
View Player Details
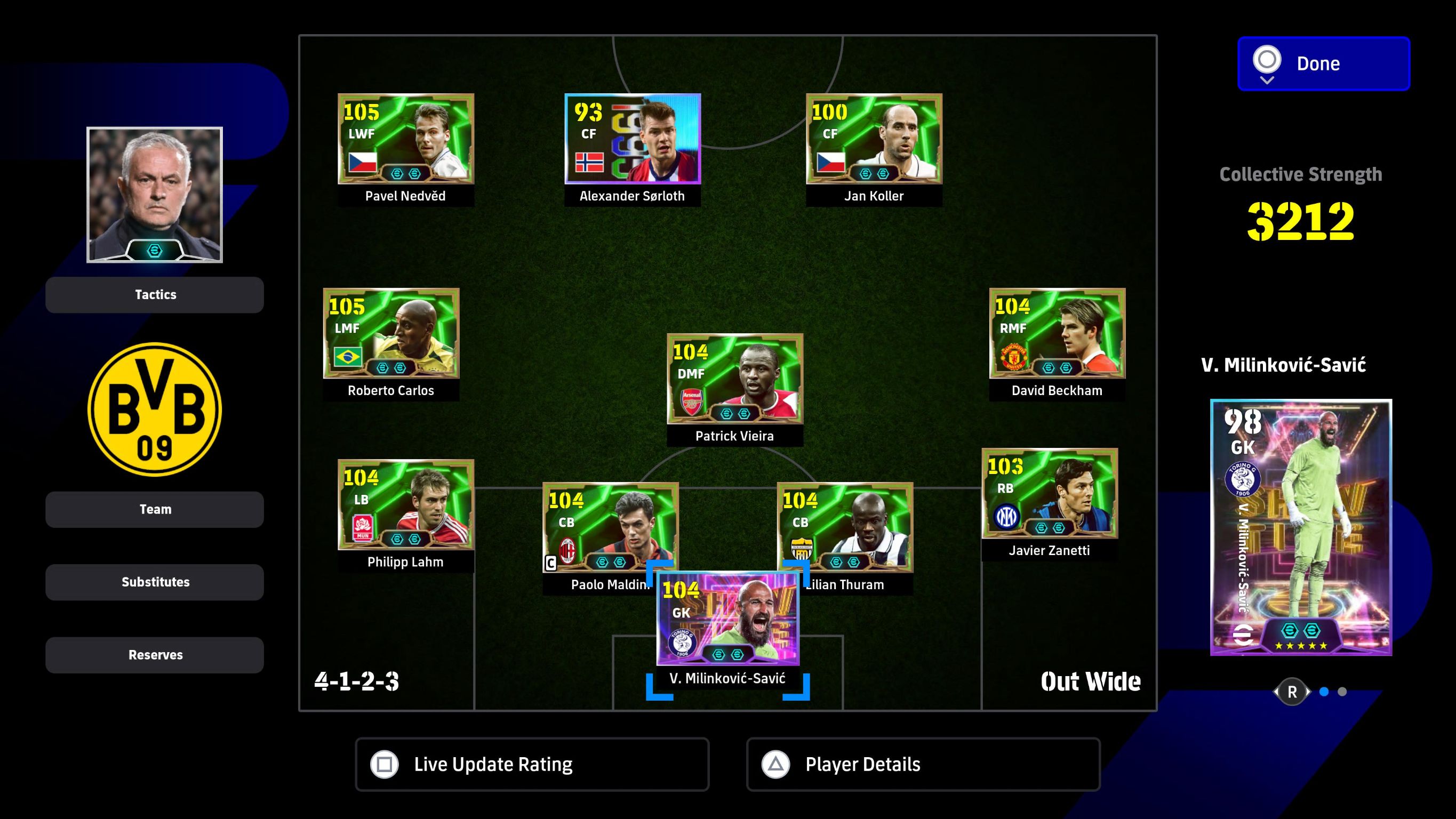click(923, 764)
